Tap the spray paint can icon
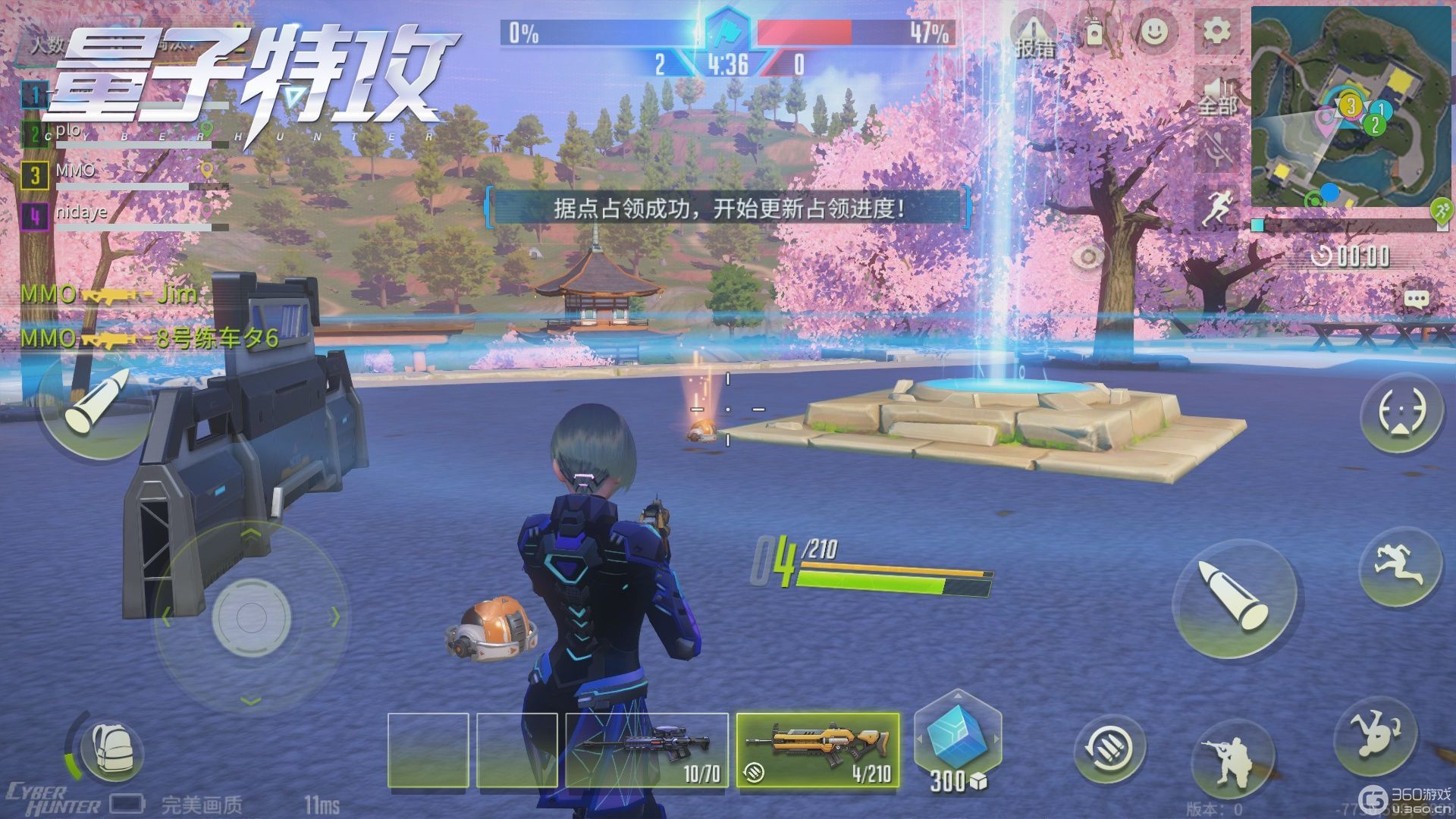The image size is (1456, 819). pyautogui.click(x=1094, y=32)
